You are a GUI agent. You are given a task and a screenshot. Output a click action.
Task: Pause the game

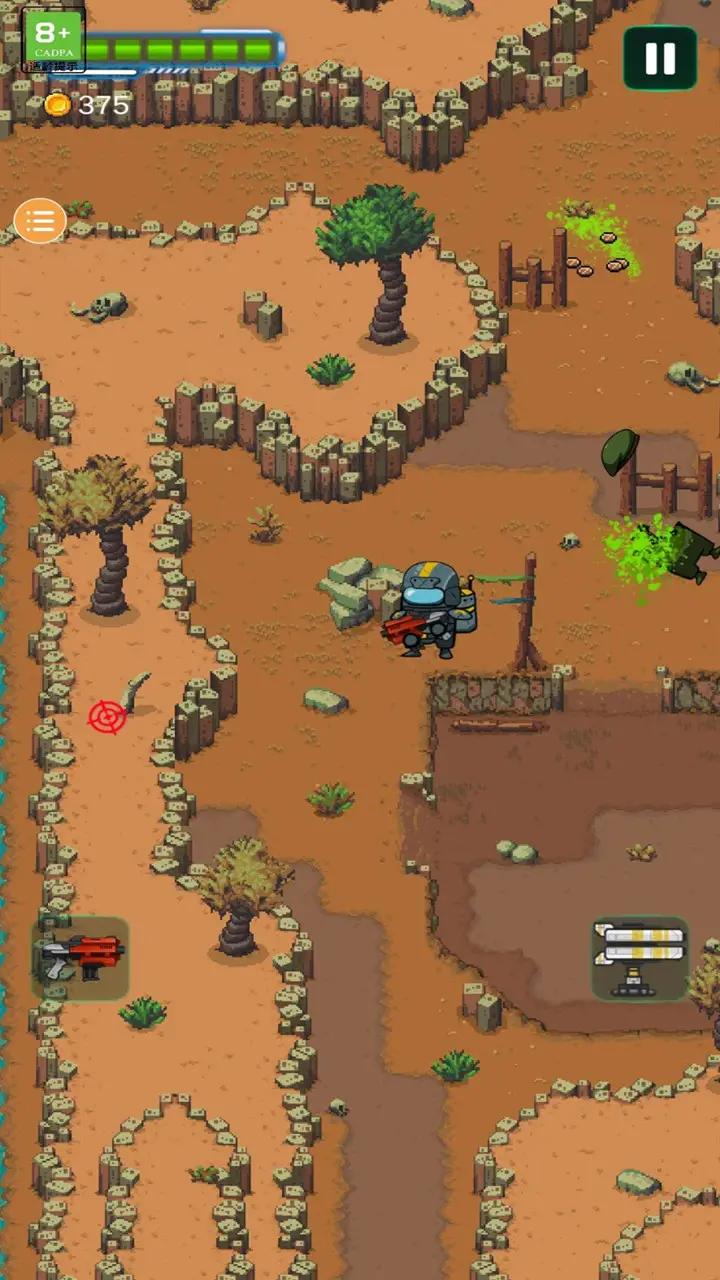[660, 59]
